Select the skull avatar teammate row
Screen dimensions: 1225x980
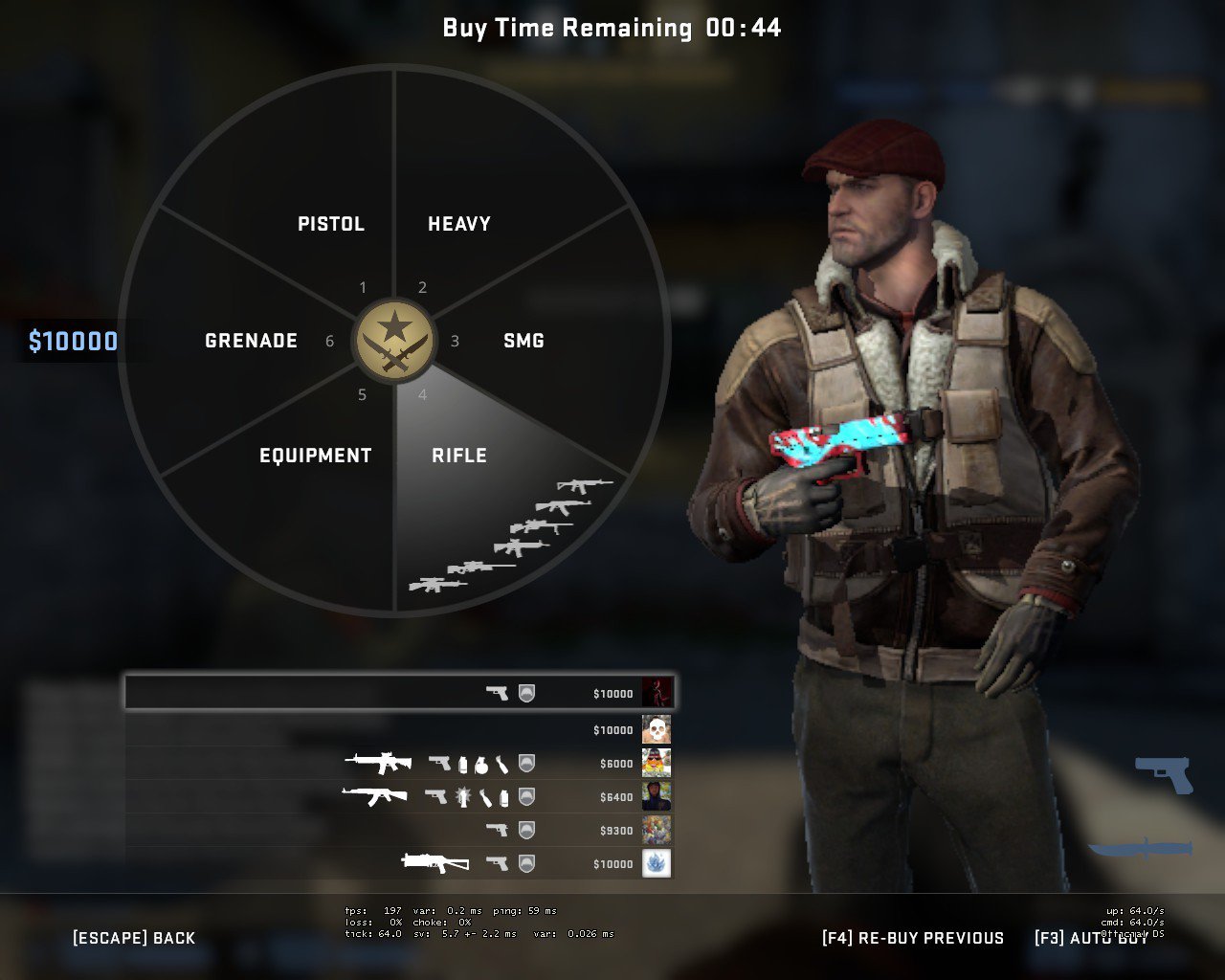(x=398, y=730)
